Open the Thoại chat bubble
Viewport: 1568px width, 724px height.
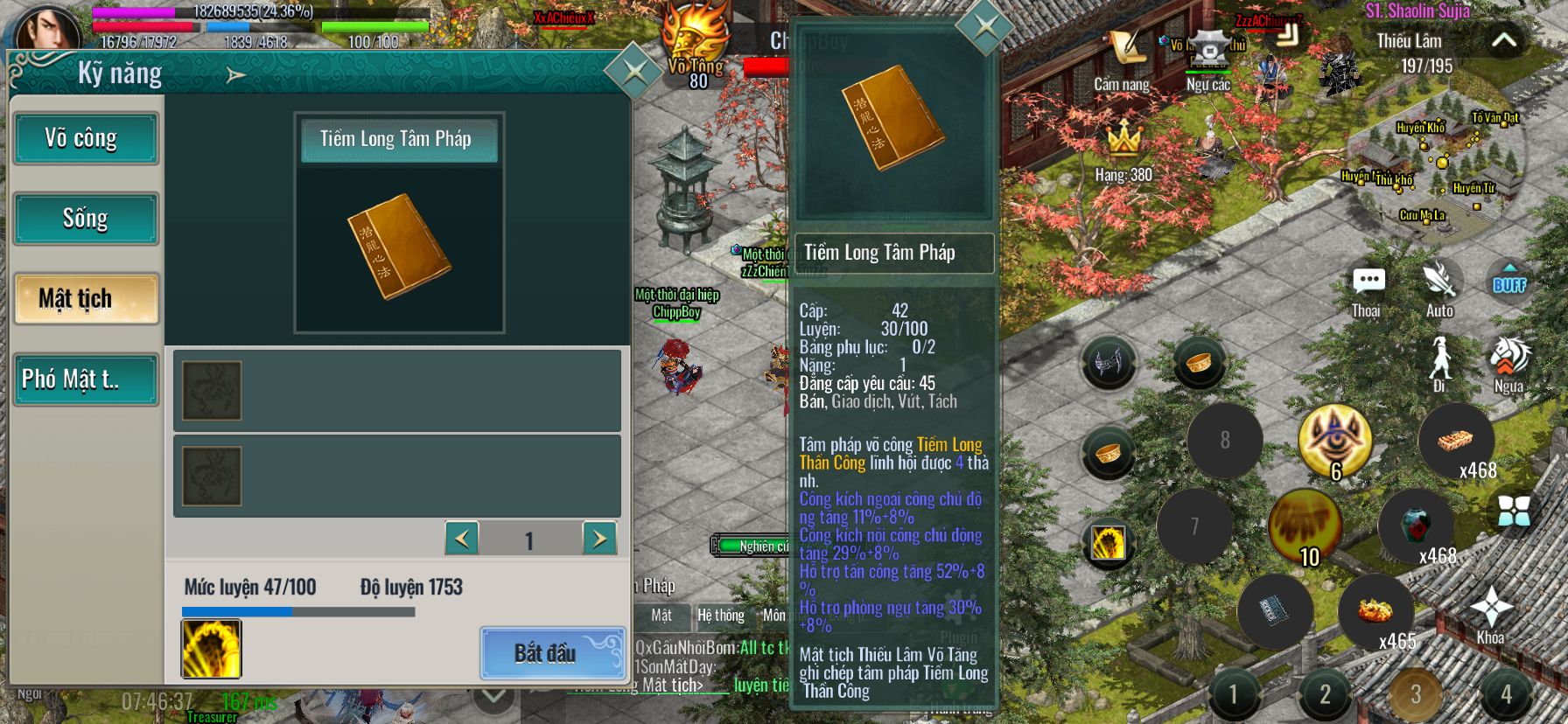[x=1367, y=287]
